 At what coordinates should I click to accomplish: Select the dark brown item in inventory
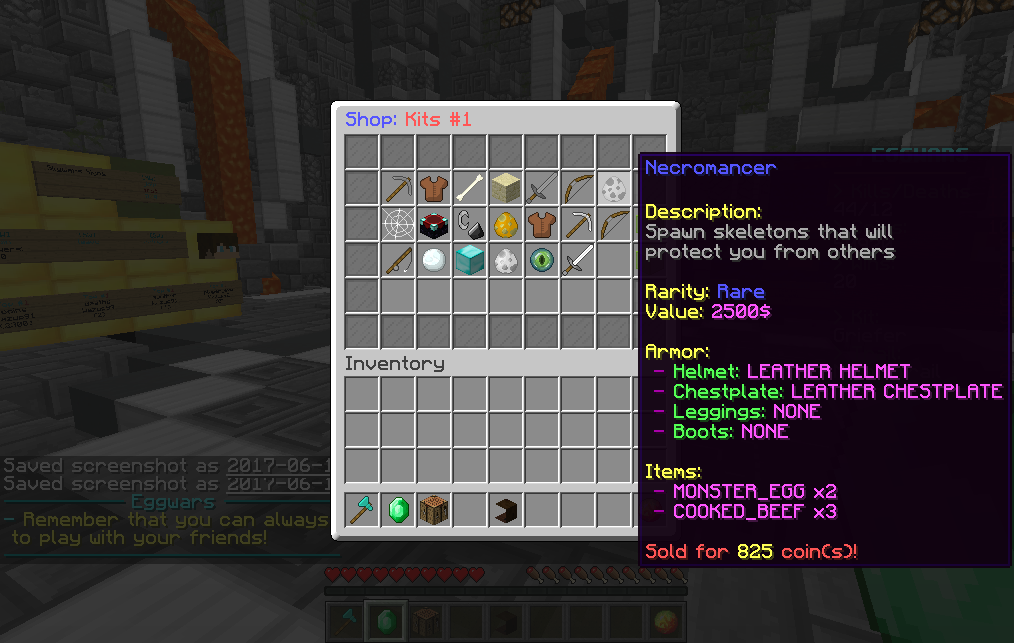pos(506,509)
